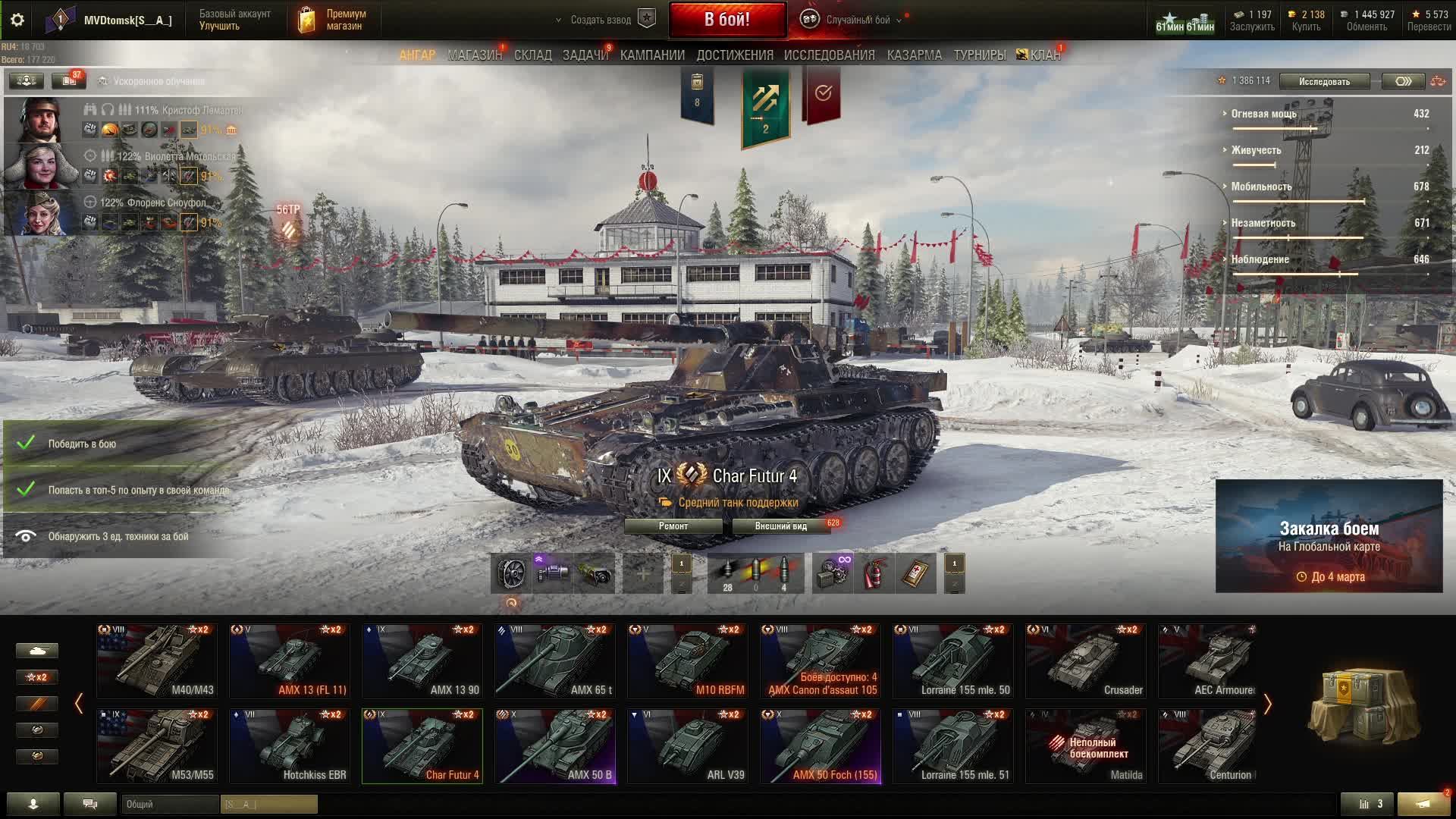
Task: Click the Ремонт button
Action: 673,526
